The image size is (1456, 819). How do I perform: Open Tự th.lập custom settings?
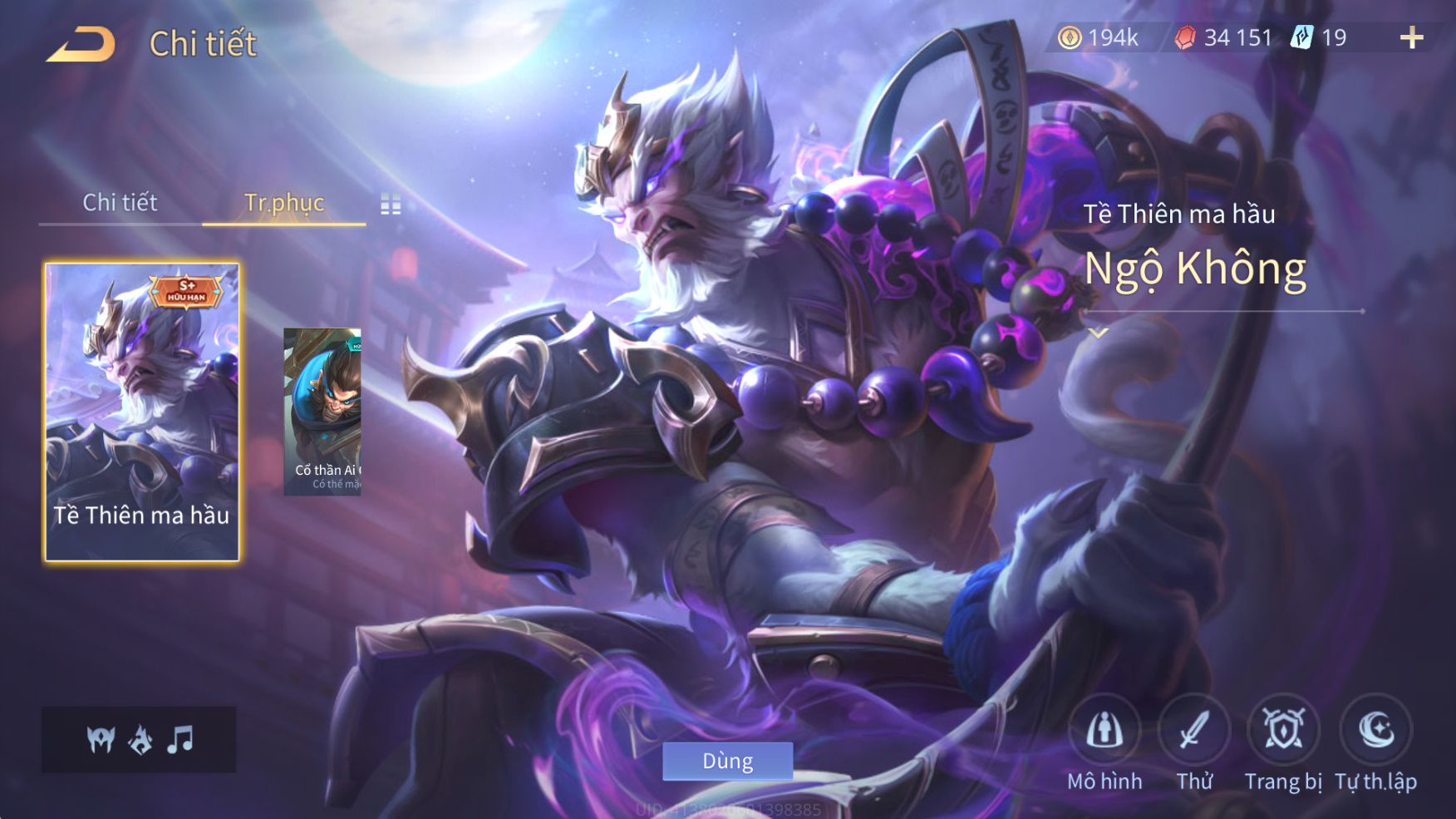[1375, 732]
